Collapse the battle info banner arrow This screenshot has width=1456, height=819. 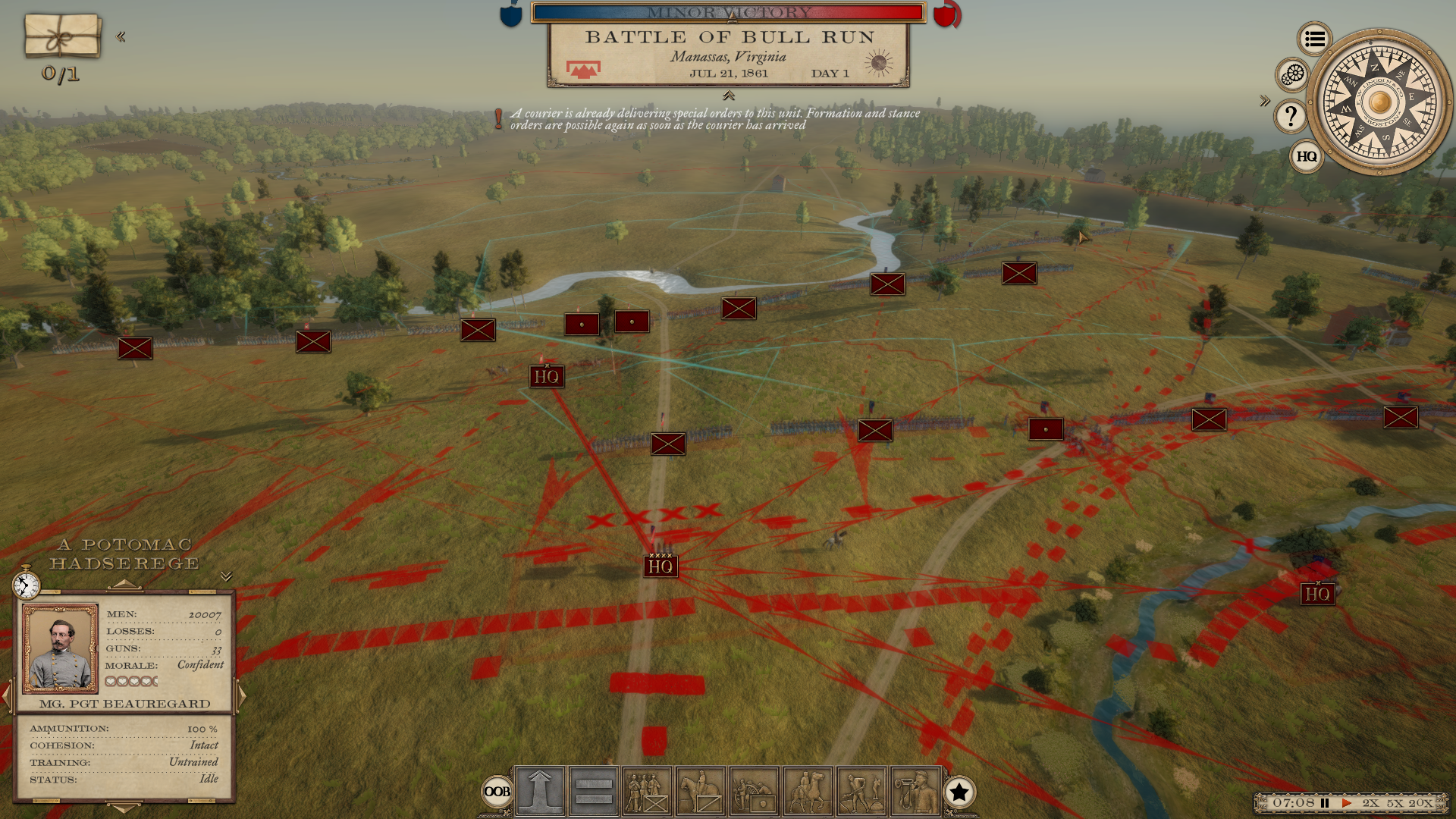(729, 96)
